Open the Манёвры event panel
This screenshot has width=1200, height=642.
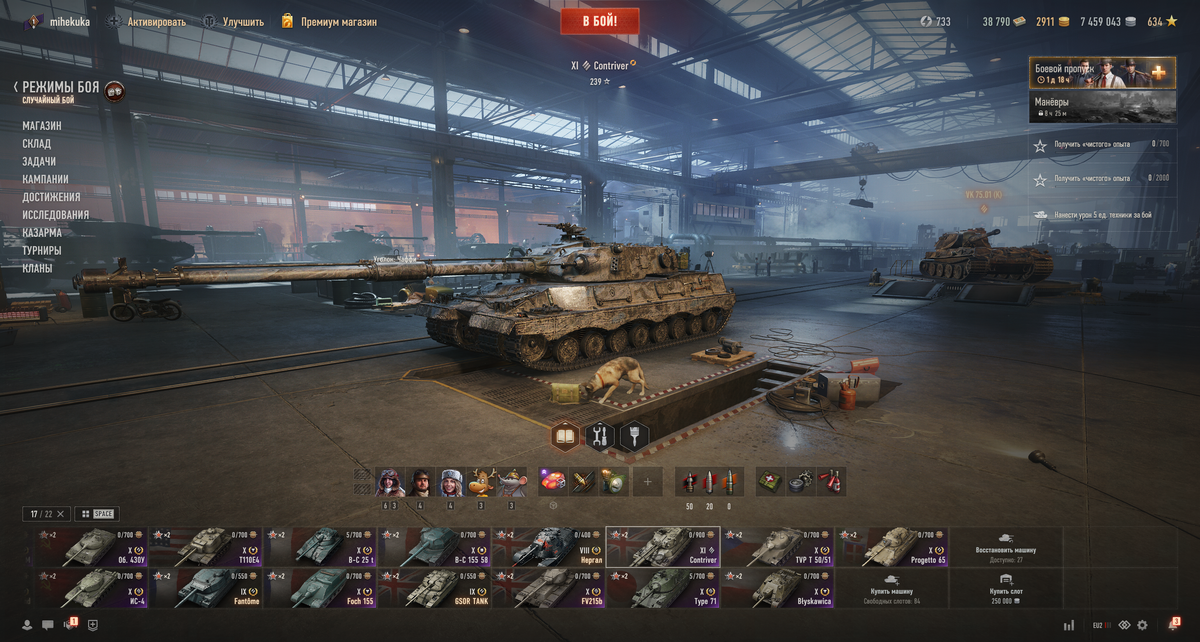point(1103,107)
